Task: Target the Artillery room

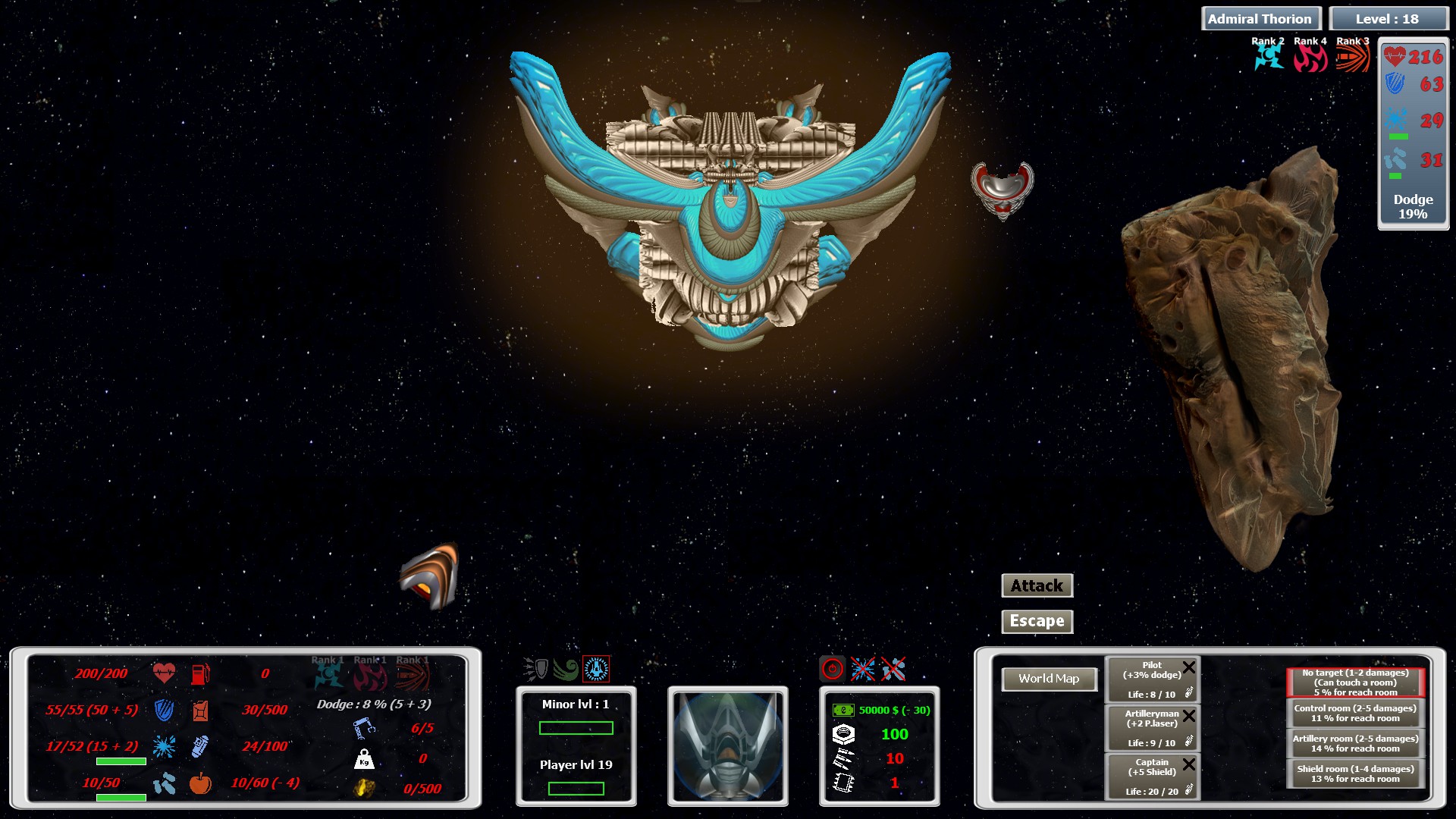Action: coord(1355,743)
